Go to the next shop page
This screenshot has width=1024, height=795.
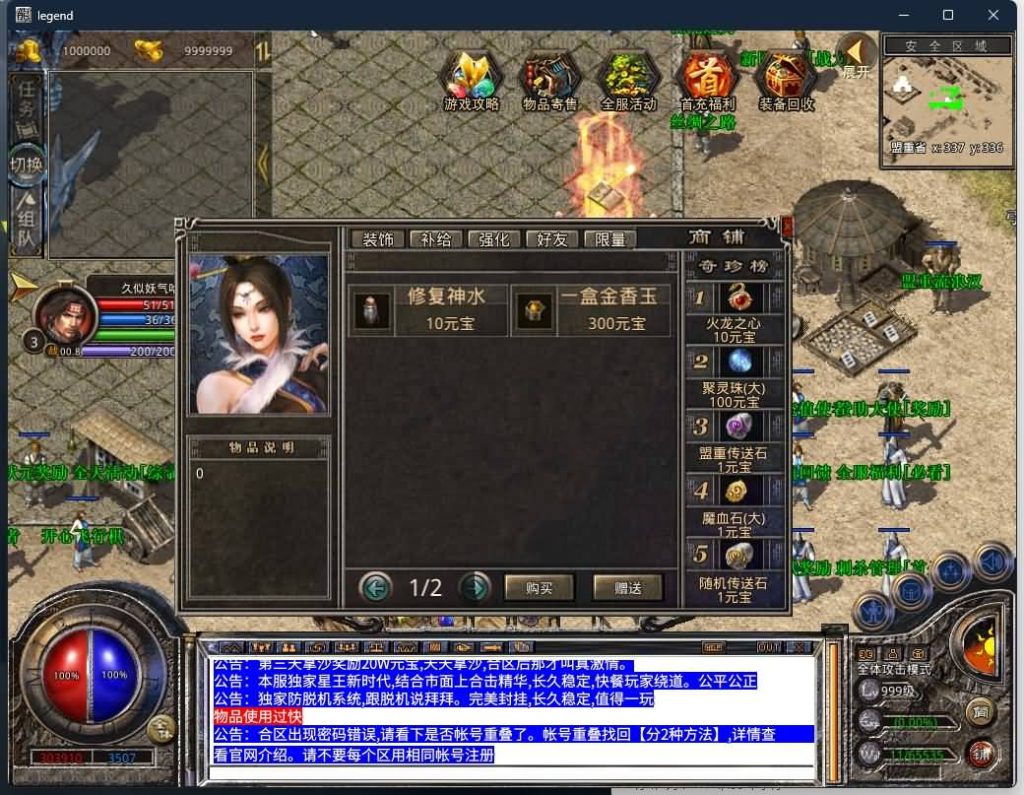click(x=474, y=587)
